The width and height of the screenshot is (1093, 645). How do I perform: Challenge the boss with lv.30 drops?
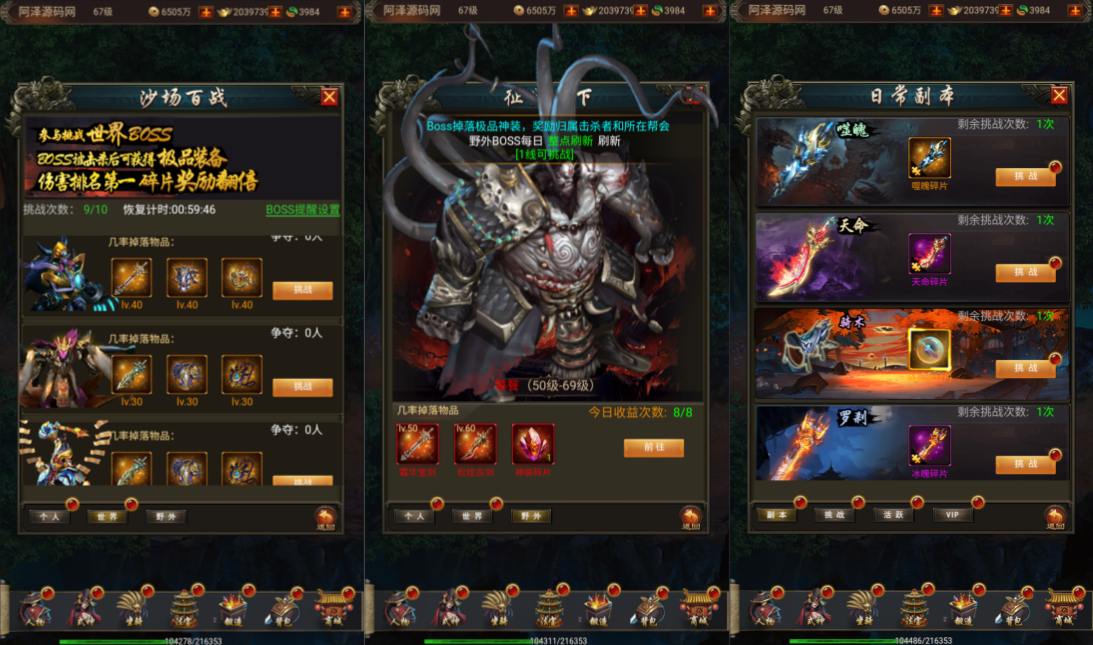tap(302, 386)
